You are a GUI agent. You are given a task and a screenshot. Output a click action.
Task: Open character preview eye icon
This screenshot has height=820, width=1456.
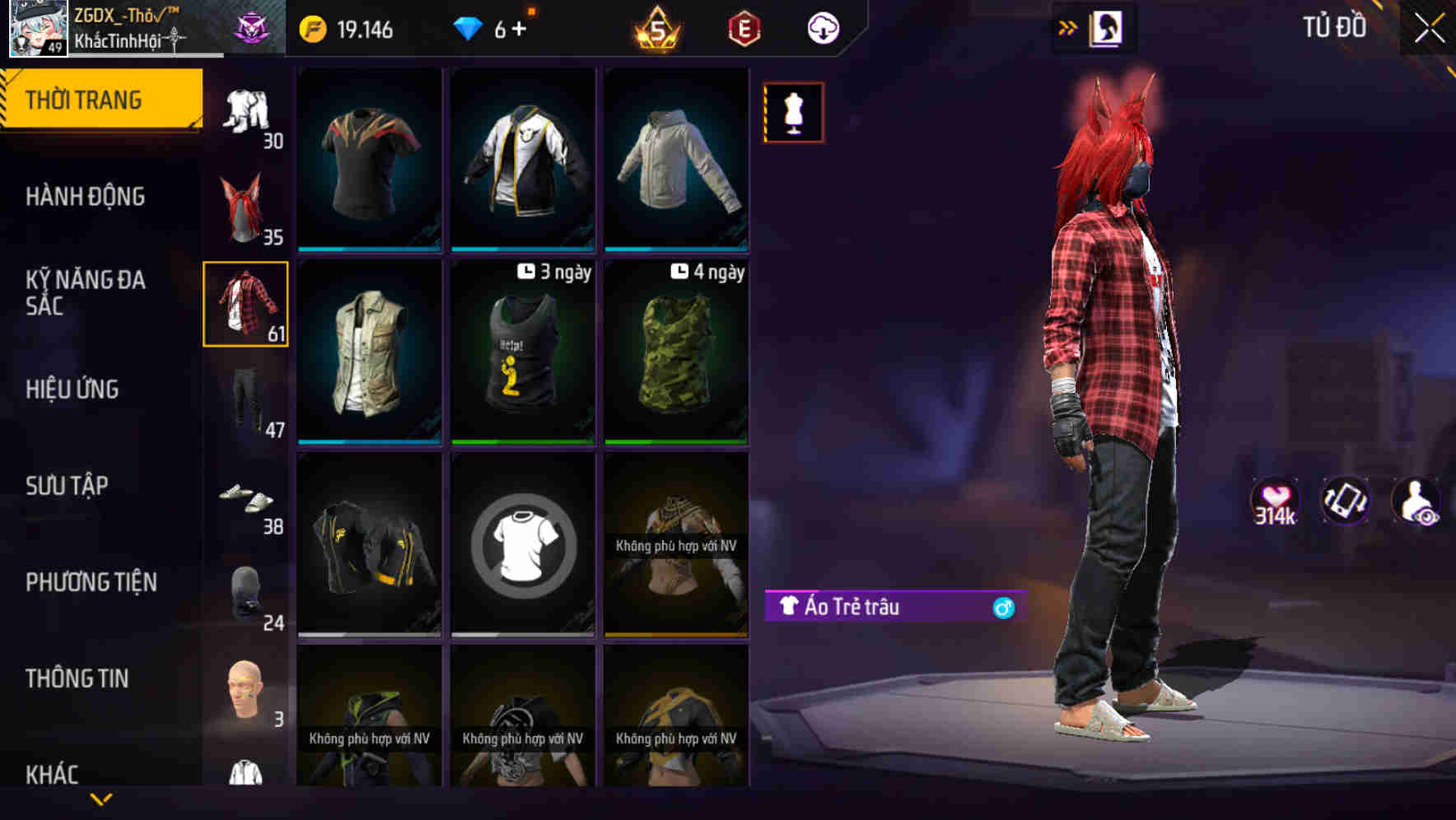[x=1414, y=502]
